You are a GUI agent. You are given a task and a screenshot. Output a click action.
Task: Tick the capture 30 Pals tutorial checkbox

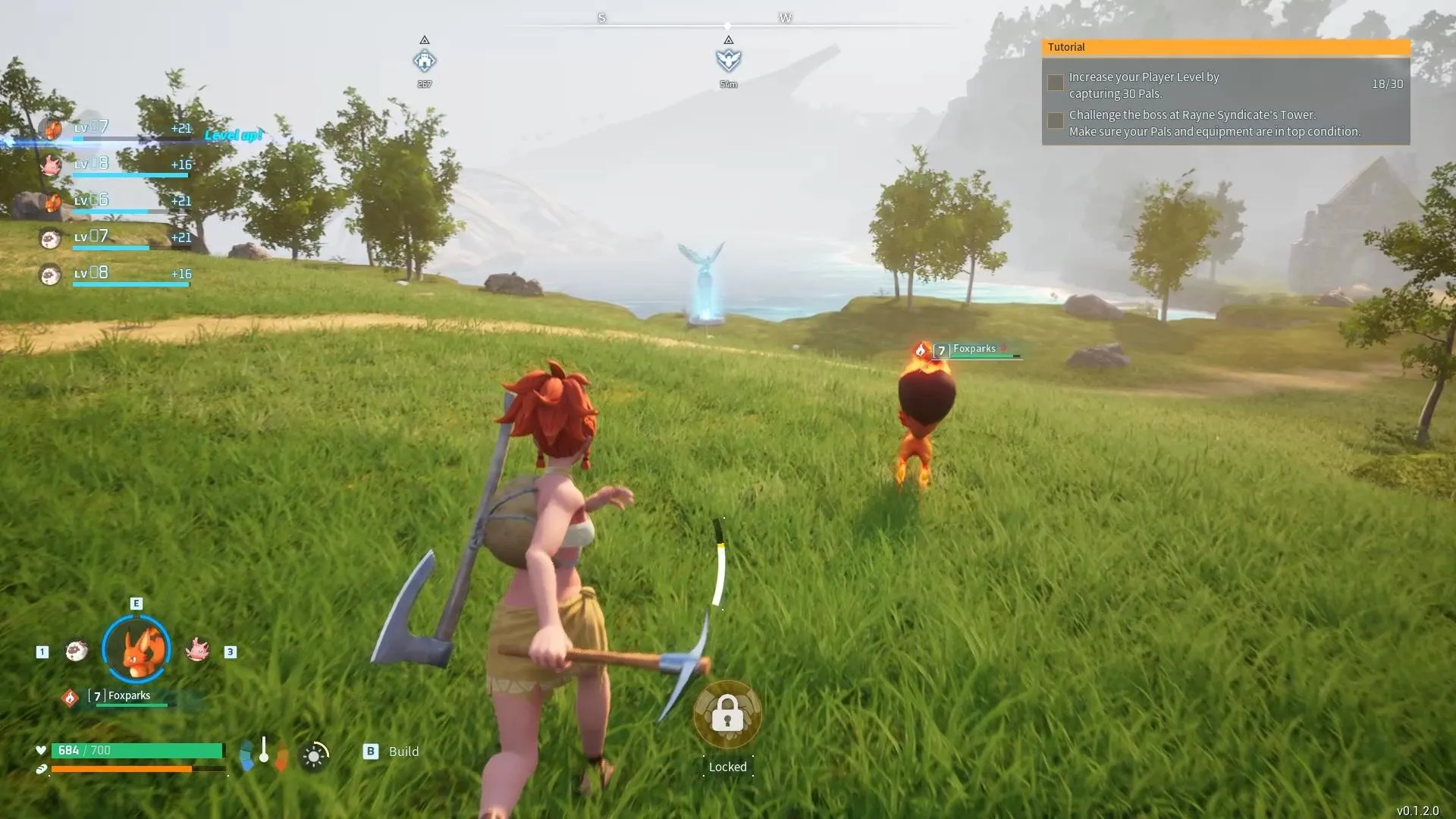[x=1055, y=83]
